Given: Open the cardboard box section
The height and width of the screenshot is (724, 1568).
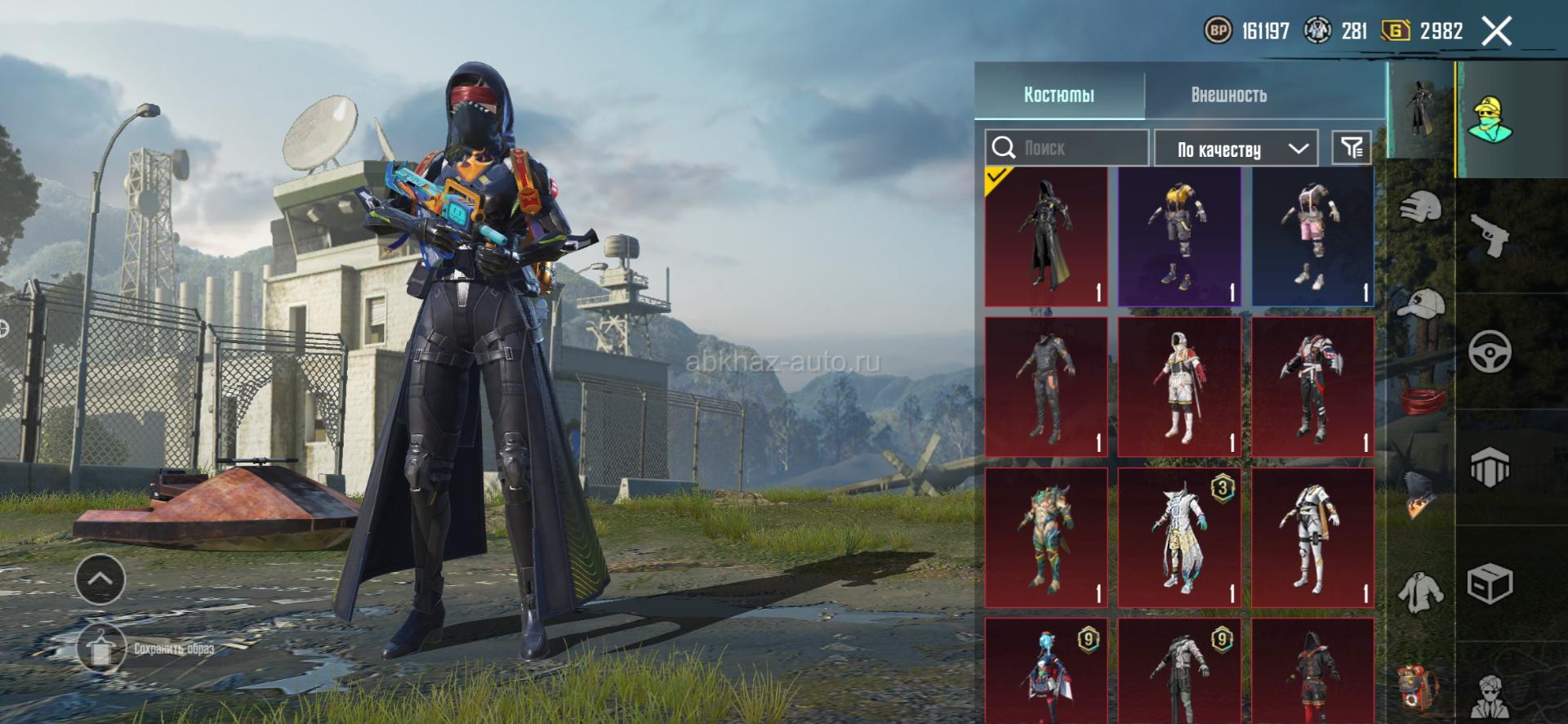Looking at the screenshot, I should click(x=1490, y=584).
